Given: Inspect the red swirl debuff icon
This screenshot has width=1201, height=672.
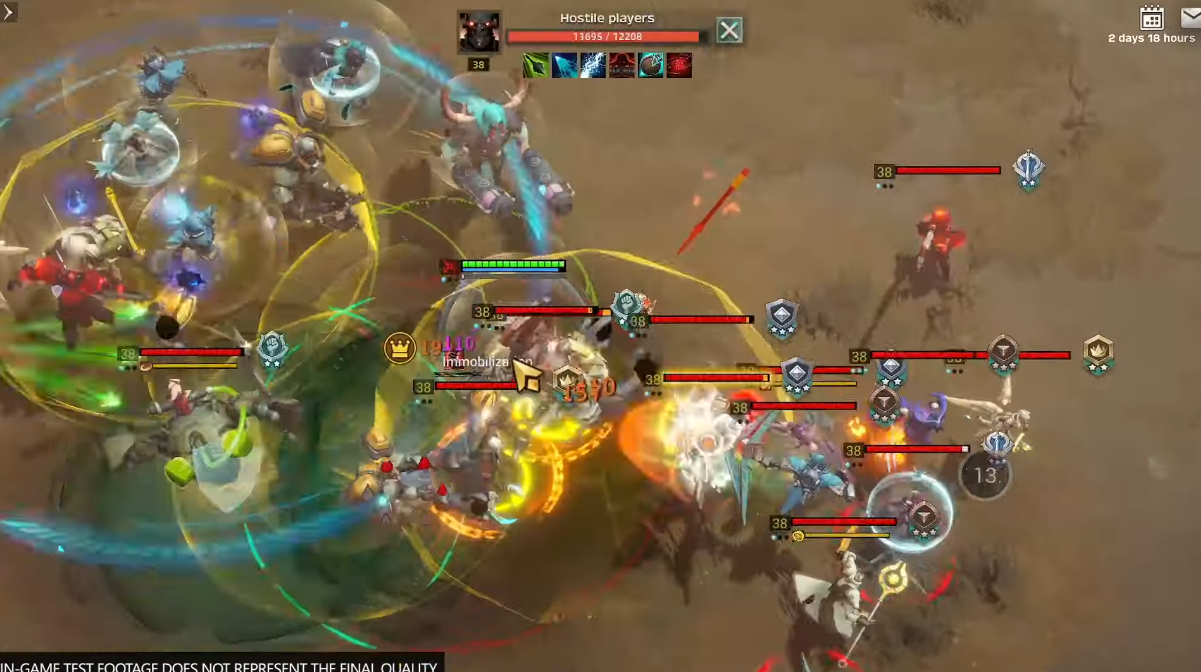Looking at the screenshot, I should coord(680,66).
